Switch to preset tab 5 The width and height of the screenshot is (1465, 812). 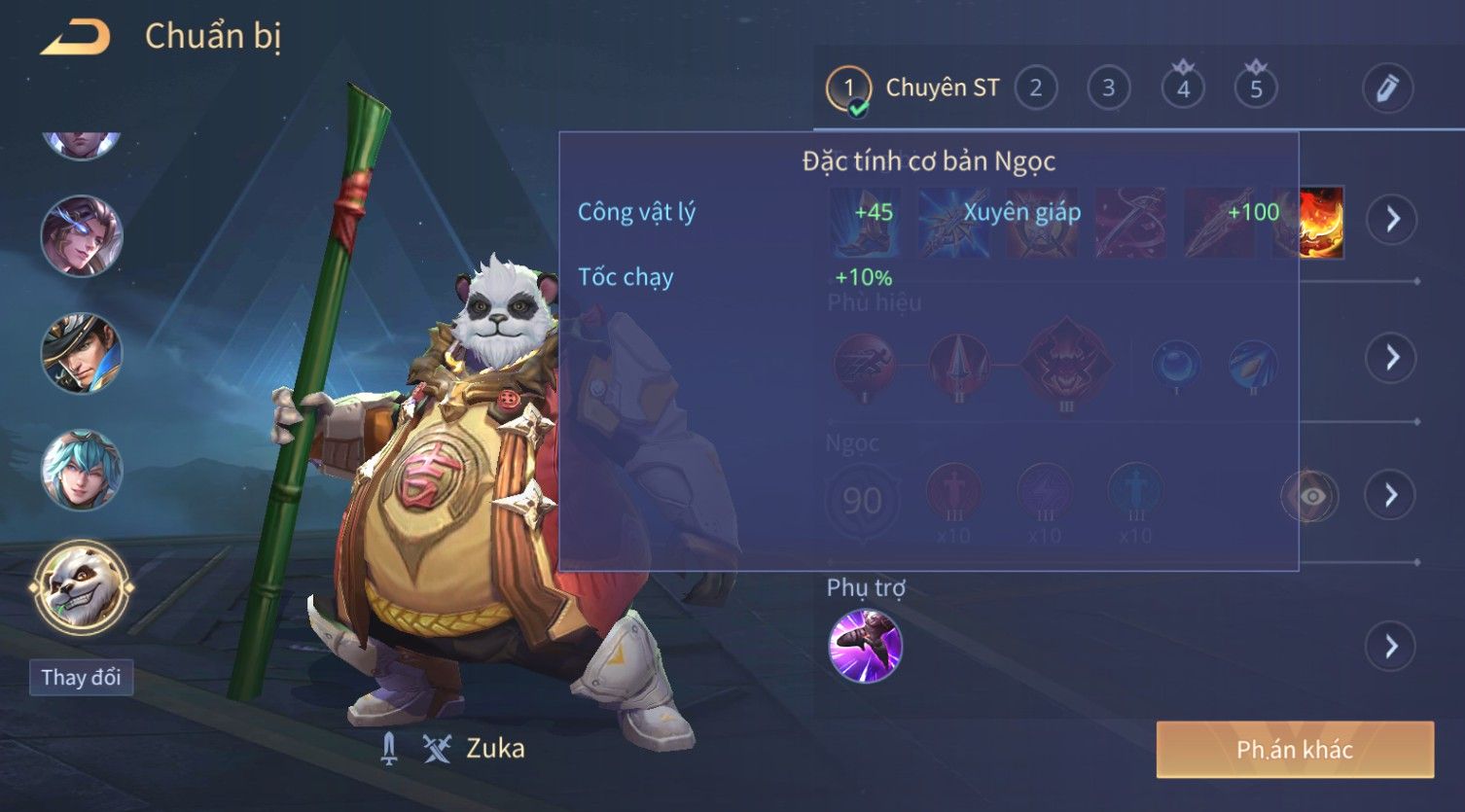[1256, 88]
